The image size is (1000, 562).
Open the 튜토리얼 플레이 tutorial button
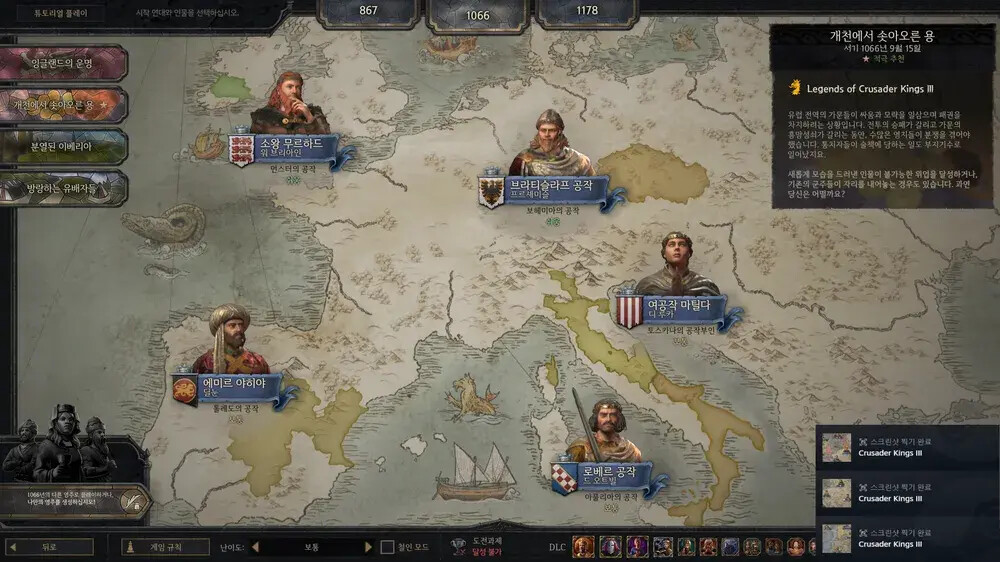point(48,15)
